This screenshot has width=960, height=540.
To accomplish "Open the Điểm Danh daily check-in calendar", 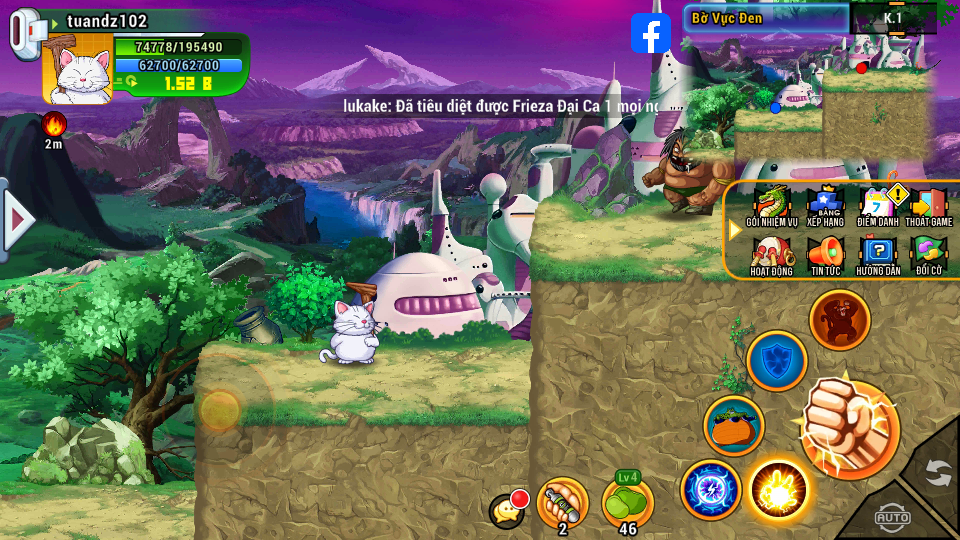I will coord(878,206).
